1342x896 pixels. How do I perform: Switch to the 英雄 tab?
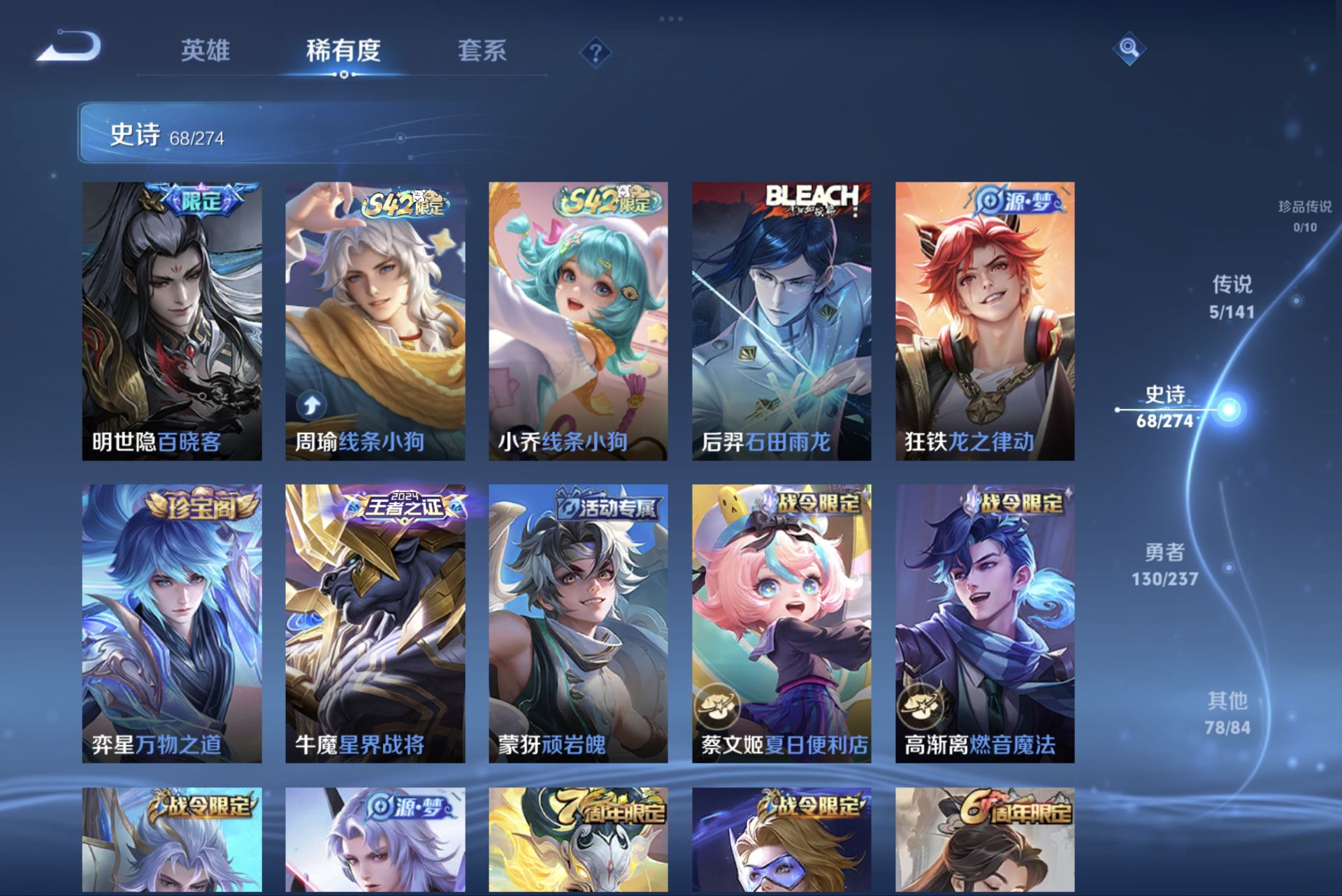point(206,50)
